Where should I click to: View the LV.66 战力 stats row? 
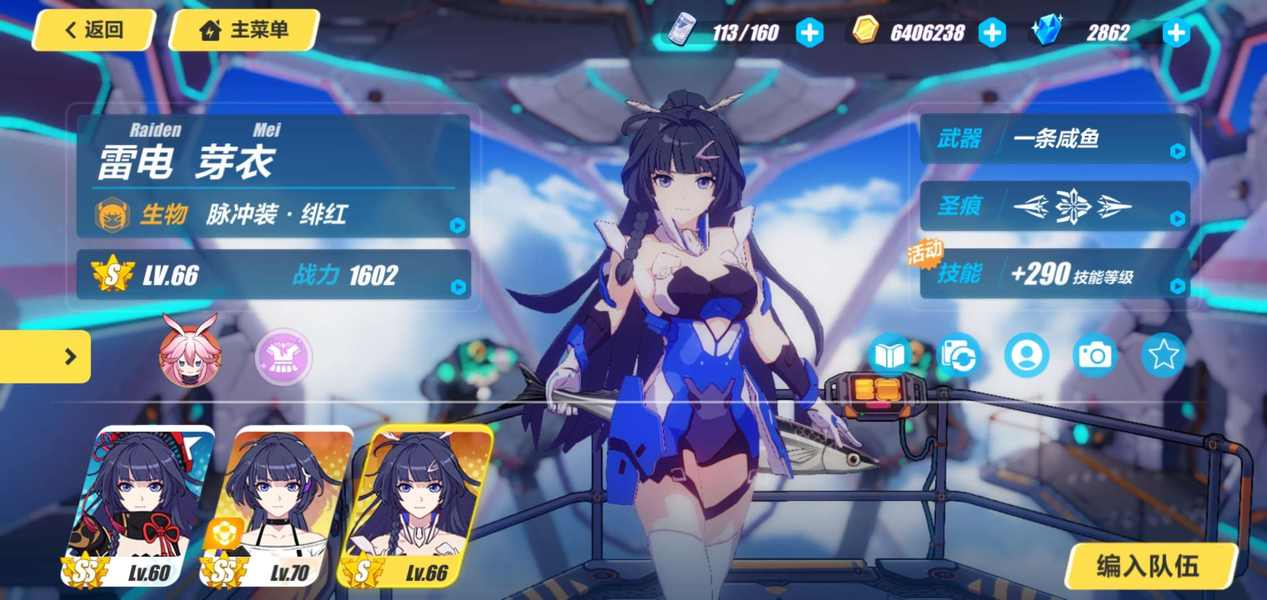click(x=273, y=275)
